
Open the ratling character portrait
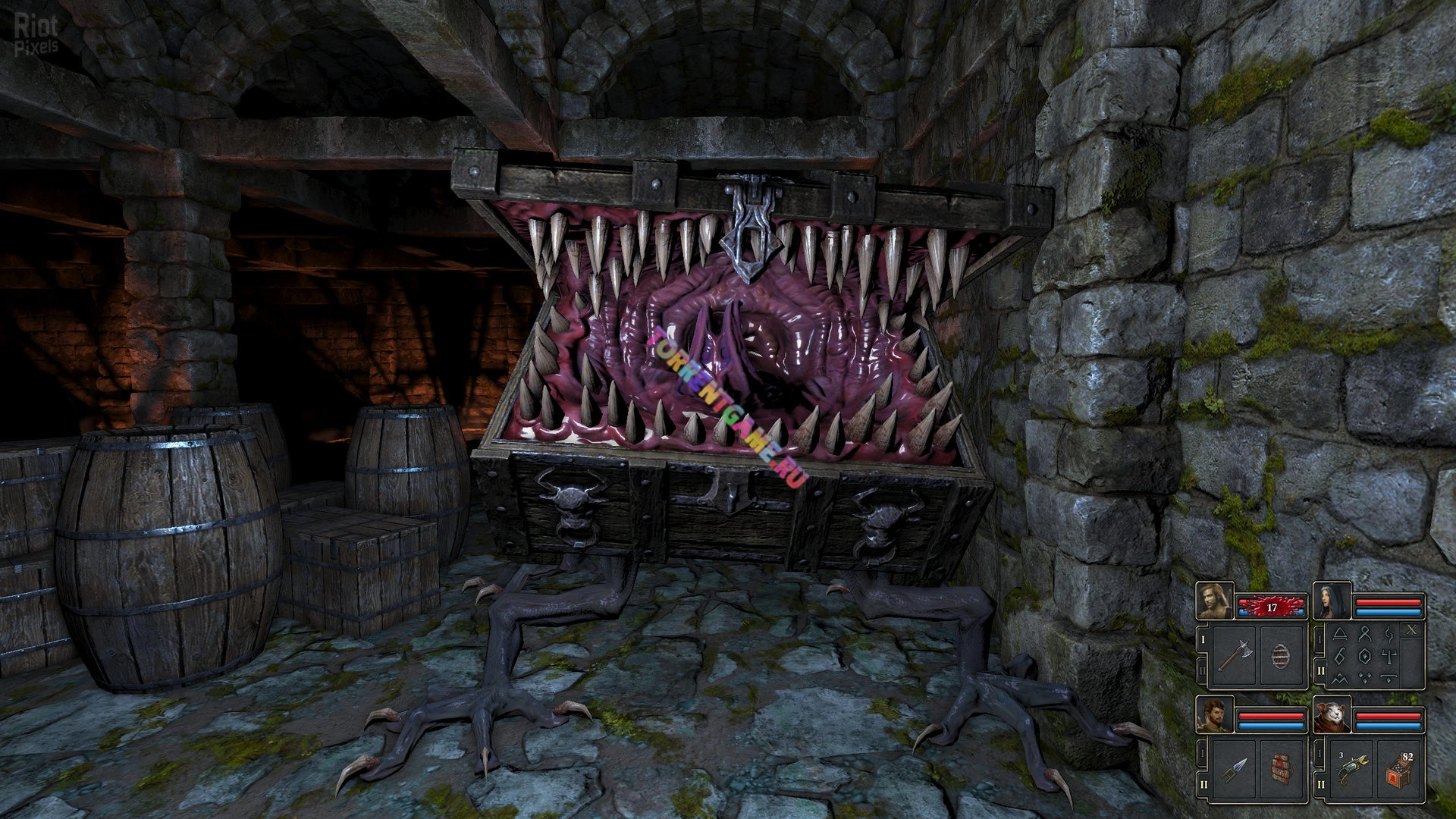pyautogui.click(x=1332, y=716)
